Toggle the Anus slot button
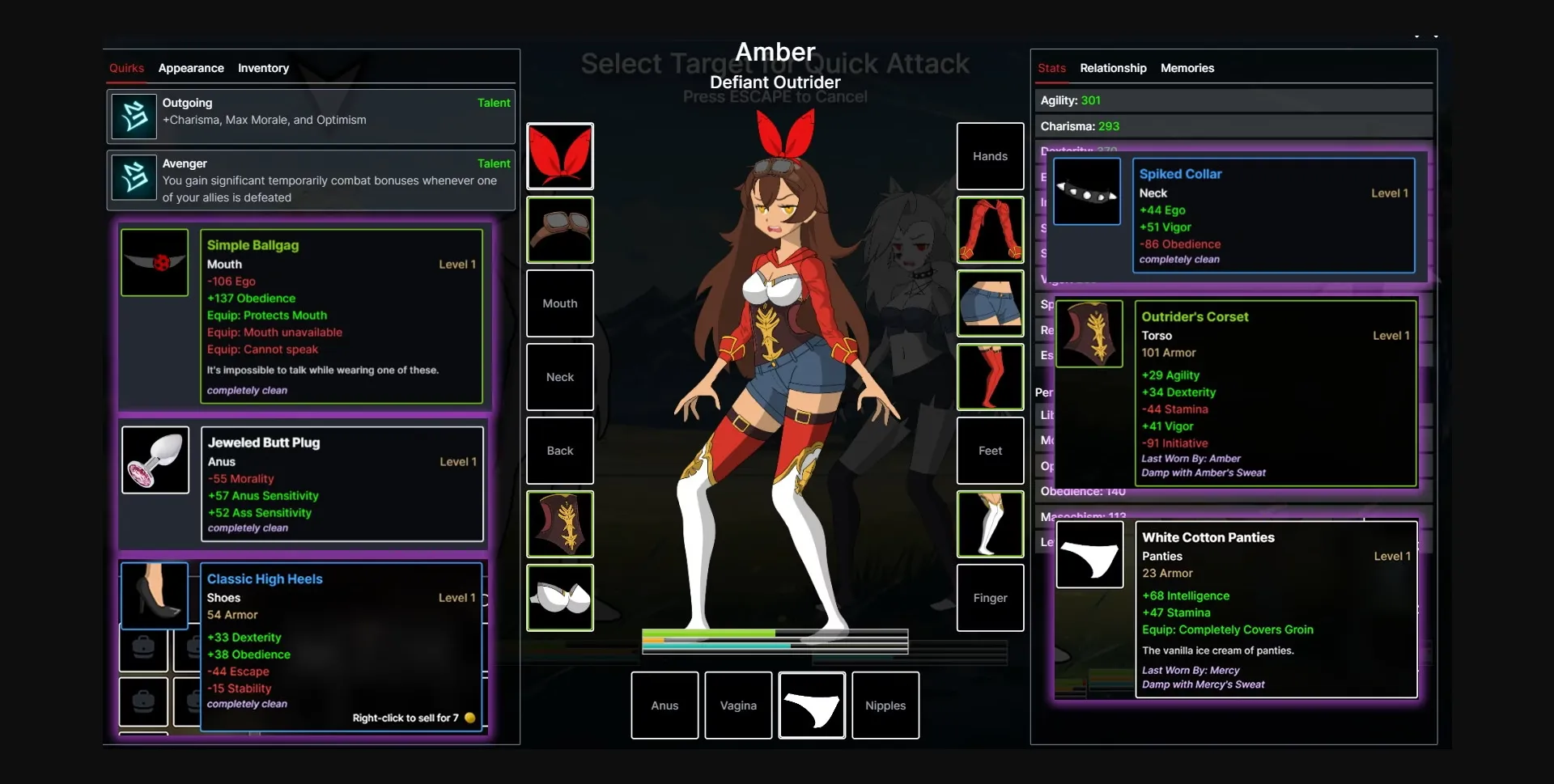 point(664,705)
